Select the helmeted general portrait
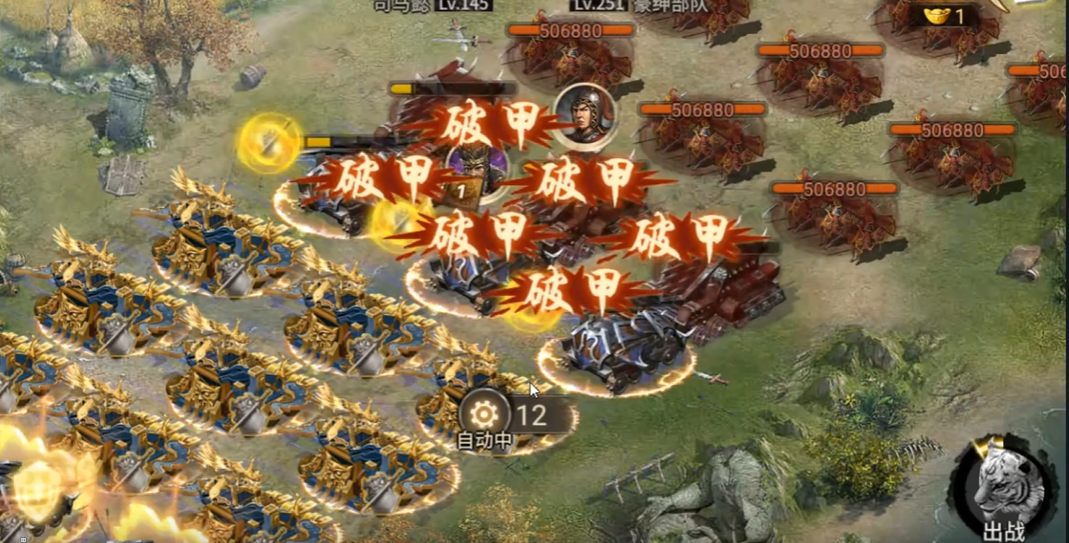This screenshot has width=1069, height=543. click(584, 113)
